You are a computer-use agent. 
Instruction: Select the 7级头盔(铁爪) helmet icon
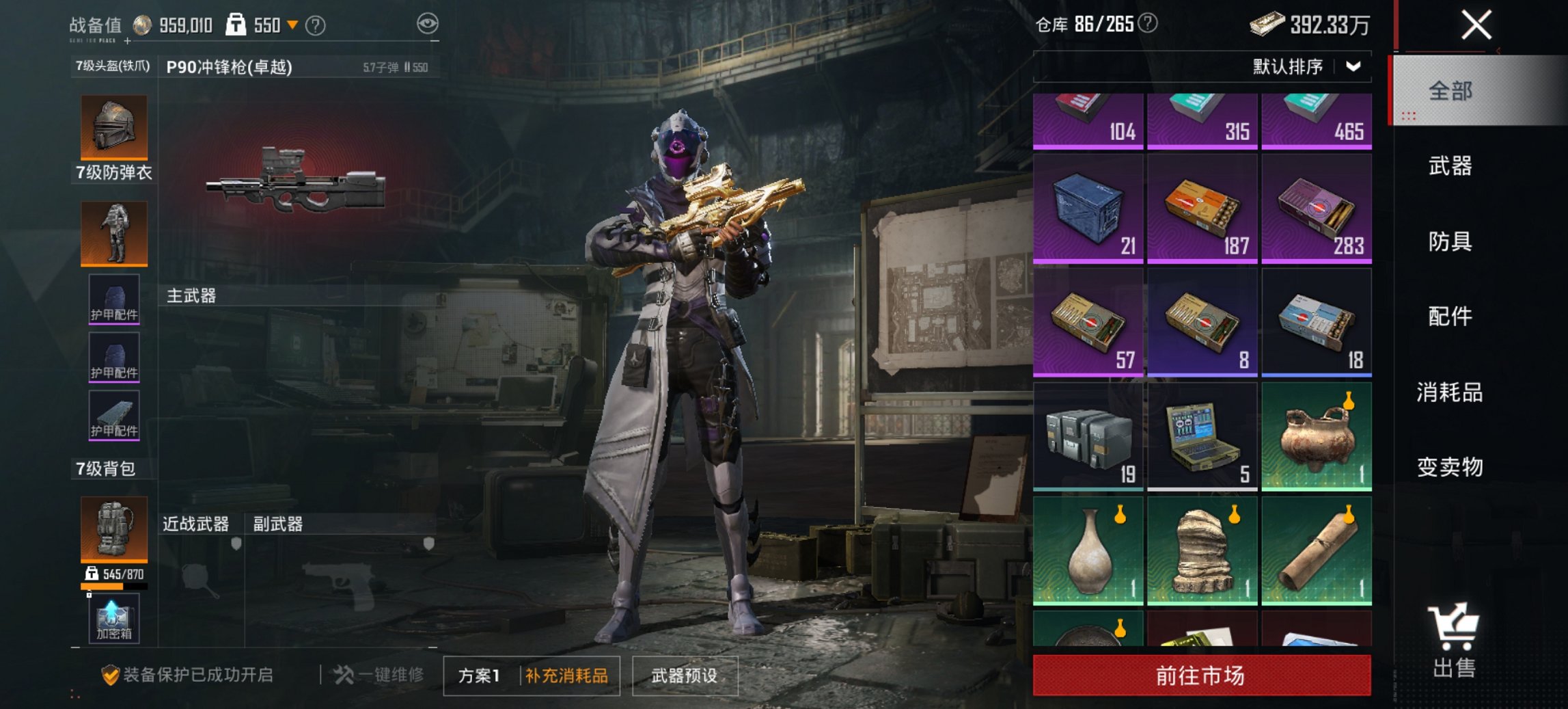click(x=113, y=126)
